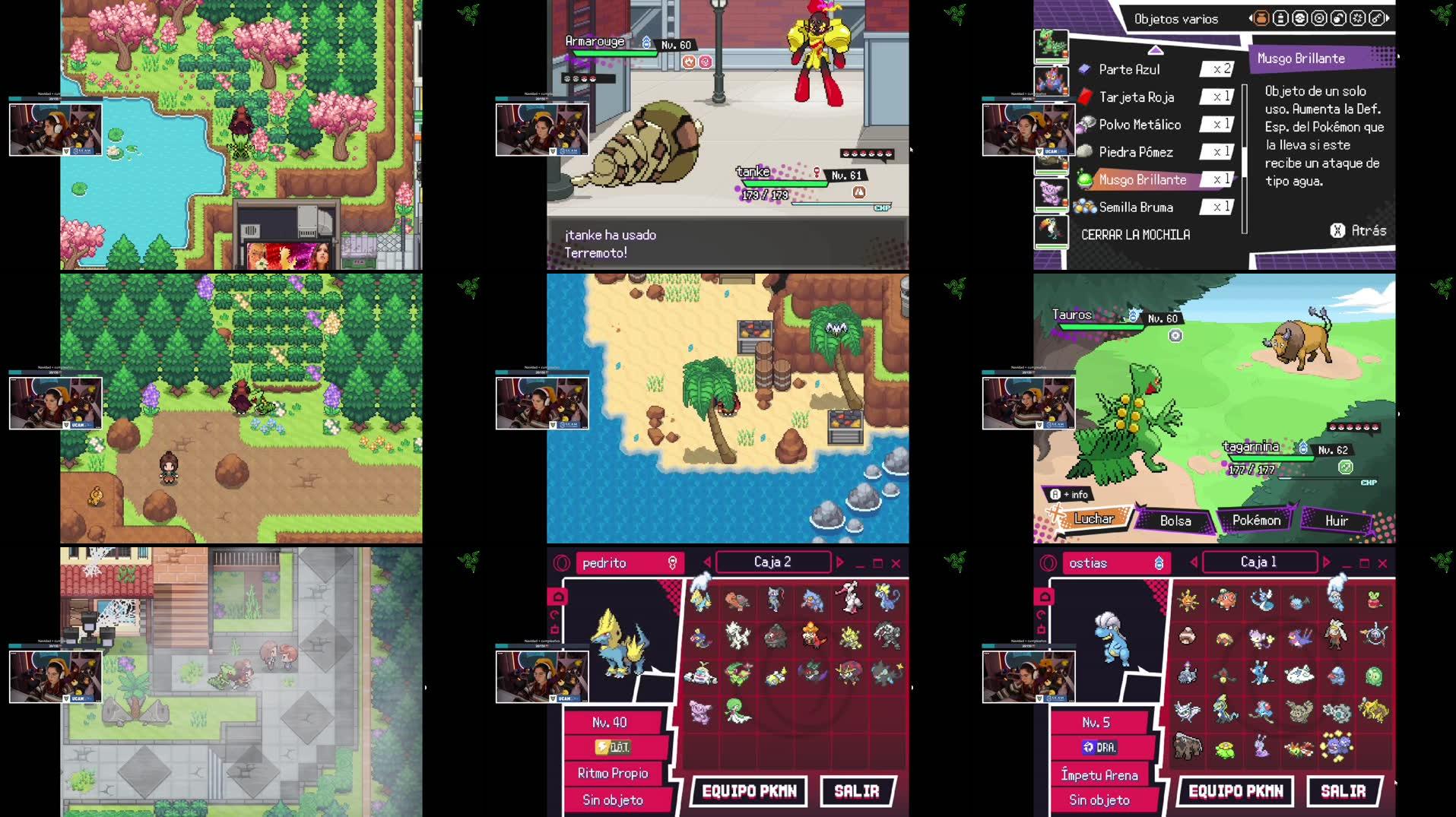Select the Poké Ball pocket icon in the bag
Viewport: 1456px width, 817px height.
1300,18
